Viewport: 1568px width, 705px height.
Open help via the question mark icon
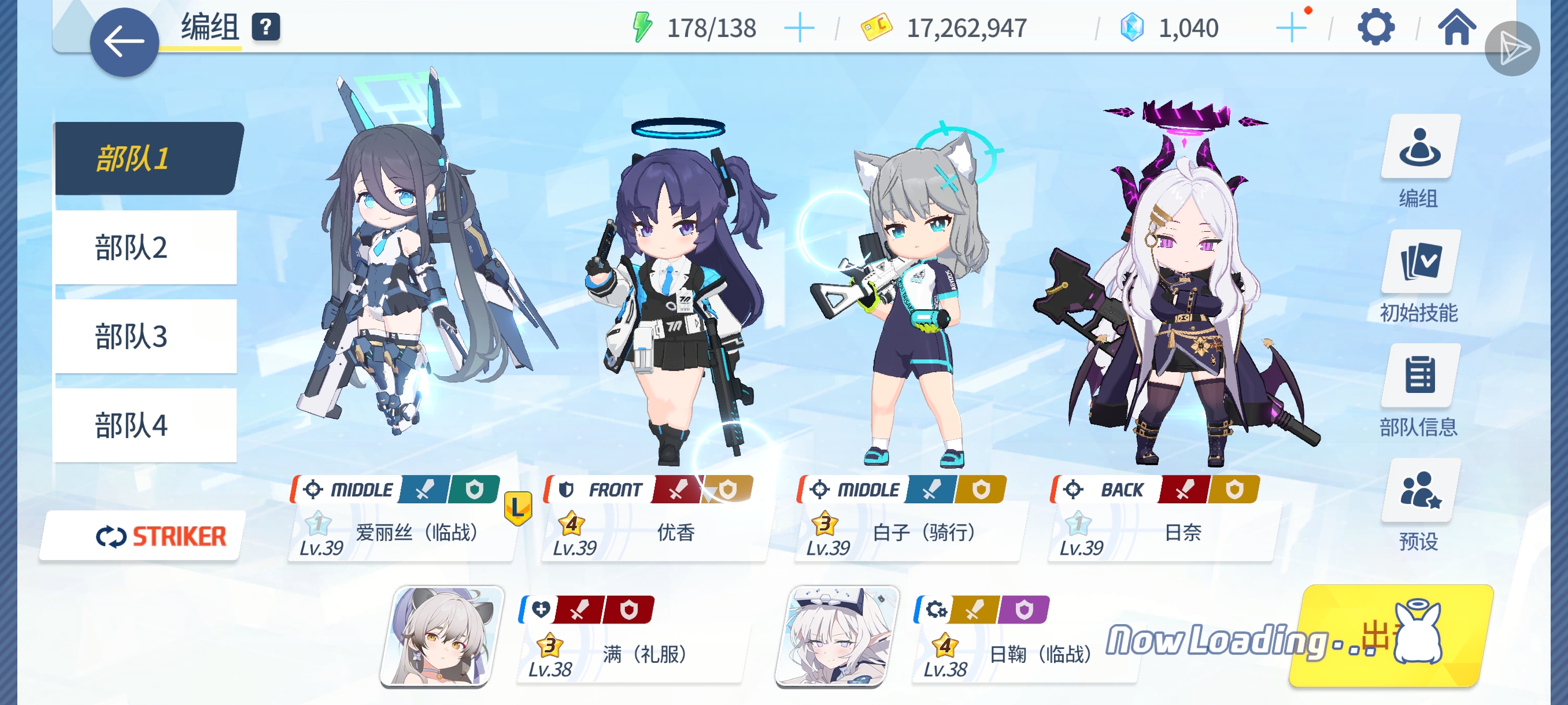click(x=266, y=27)
